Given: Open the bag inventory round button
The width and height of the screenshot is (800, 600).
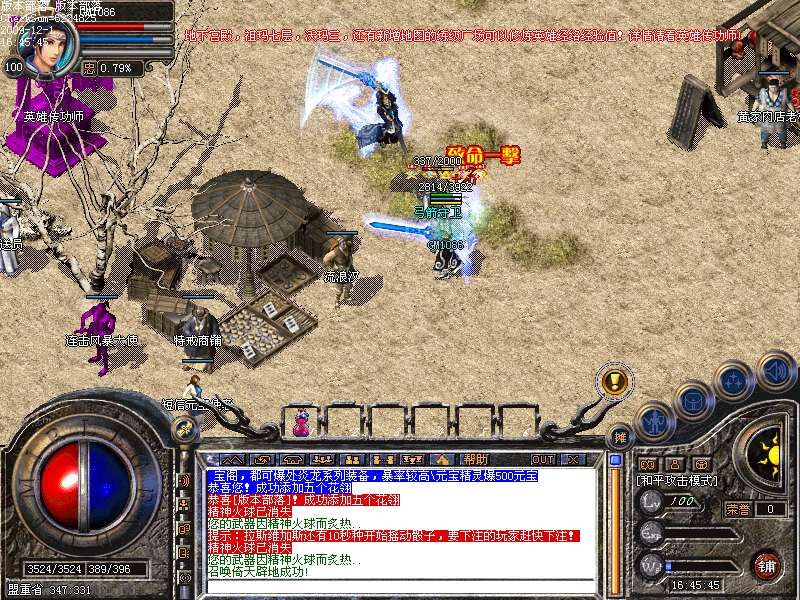Looking at the screenshot, I should coord(694,401).
